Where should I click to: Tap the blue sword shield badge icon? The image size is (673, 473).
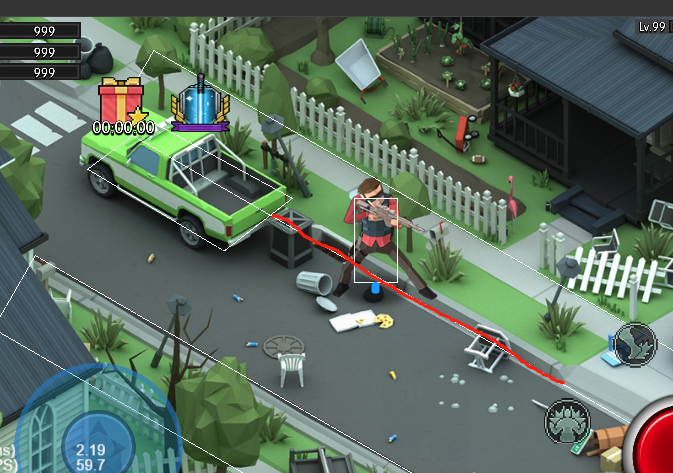point(200,104)
